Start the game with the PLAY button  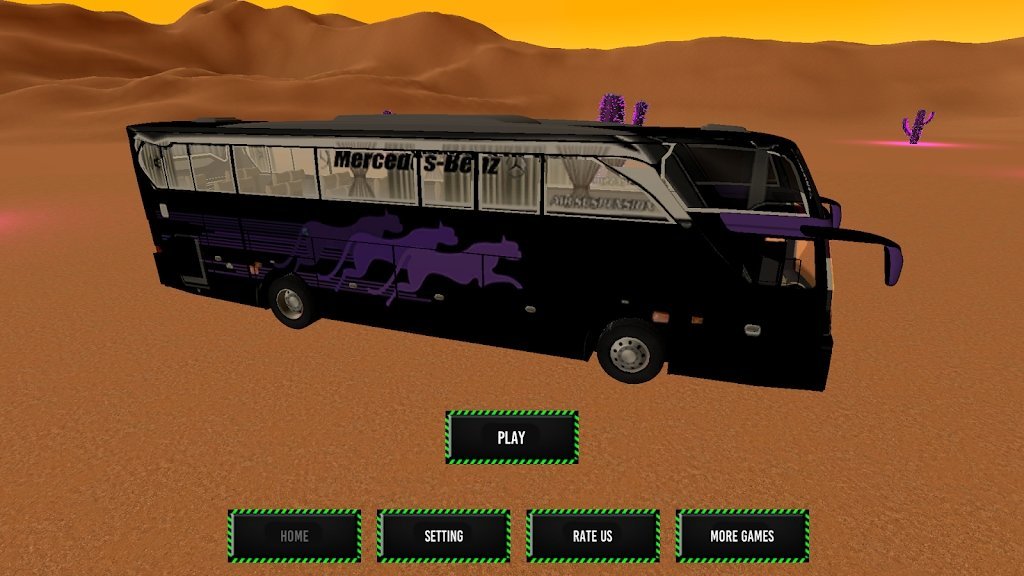pyautogui.click(x=512, y=437)
